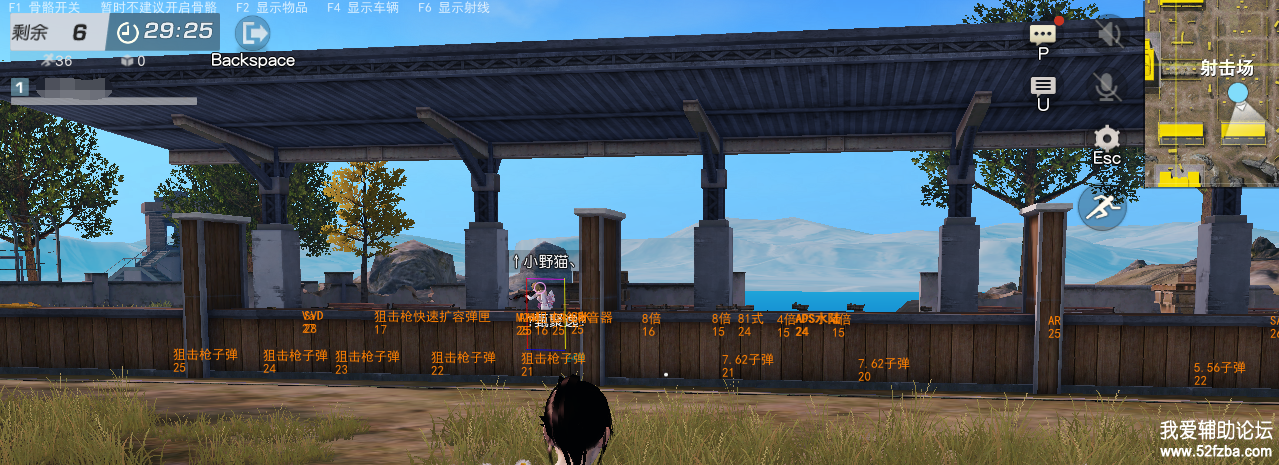Click the exit arrow button
The image size is (1279, 465).
(252, 33)
